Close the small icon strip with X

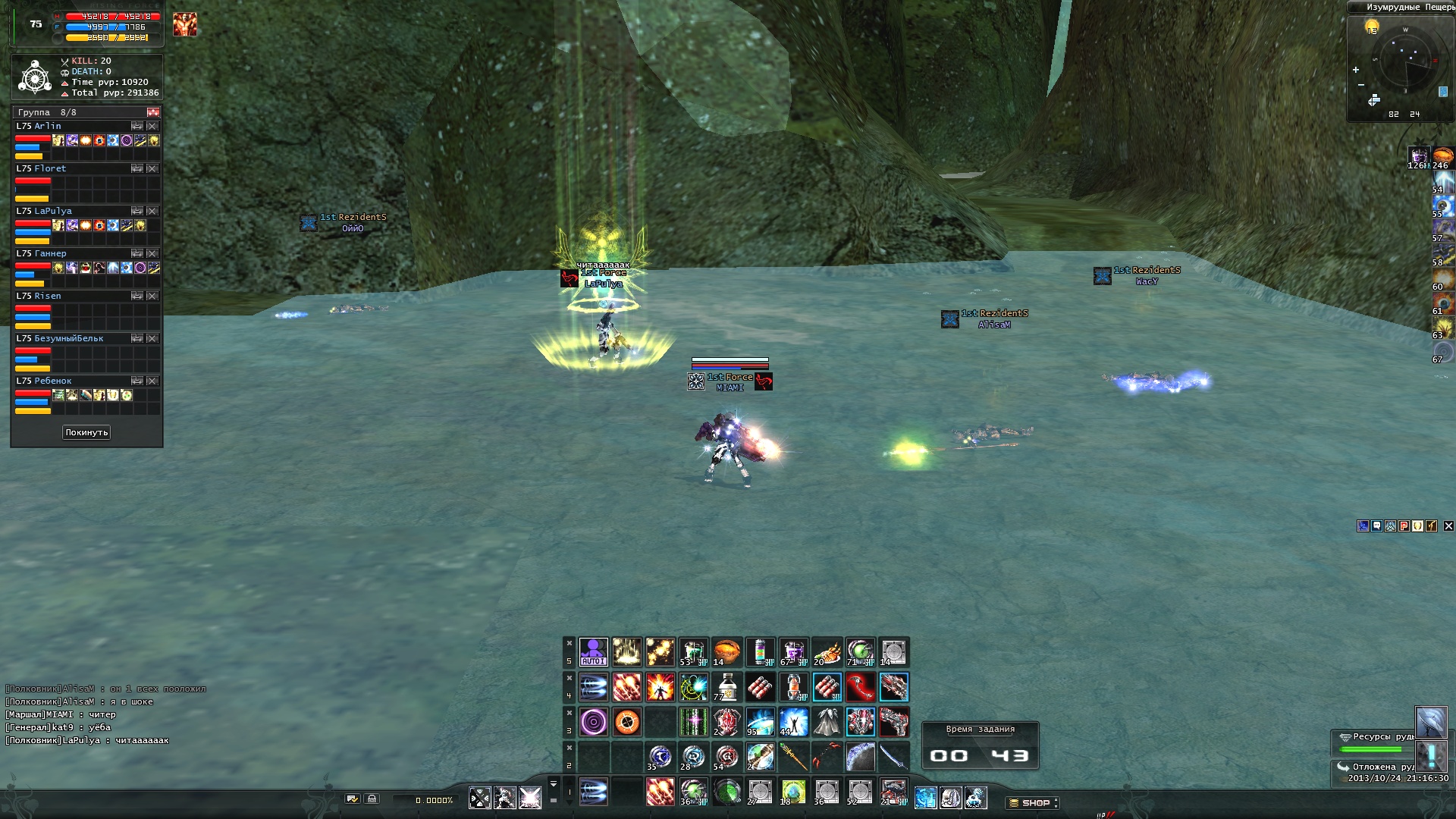(x=1448, y=526)
